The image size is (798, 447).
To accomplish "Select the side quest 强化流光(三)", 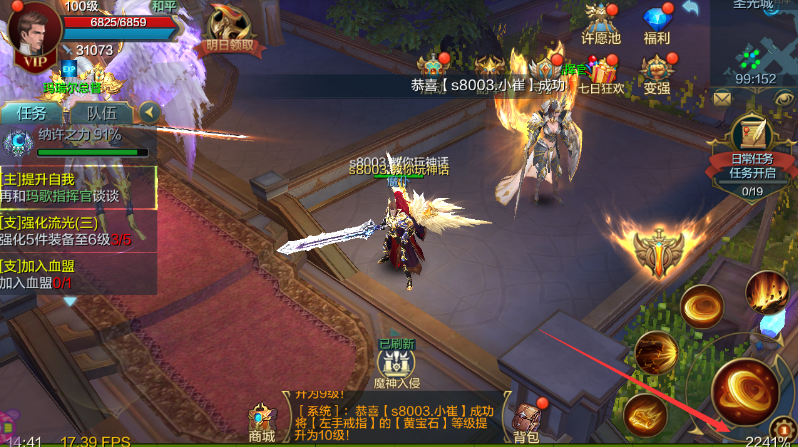I will coord(78,230).
